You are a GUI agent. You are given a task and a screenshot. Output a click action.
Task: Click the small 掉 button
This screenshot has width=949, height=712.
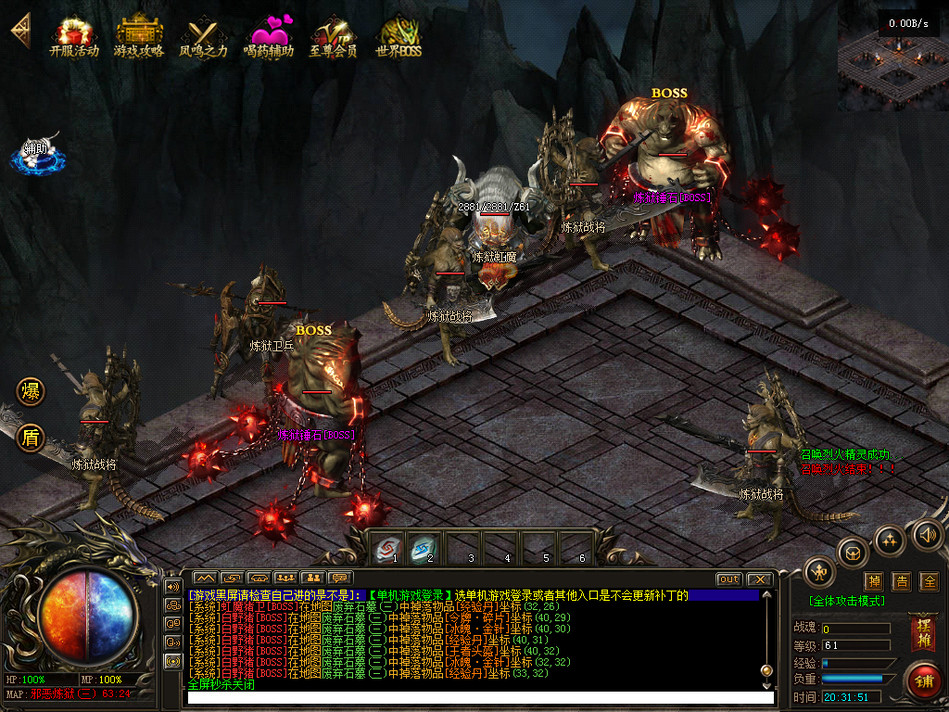[x=873, y=581]
